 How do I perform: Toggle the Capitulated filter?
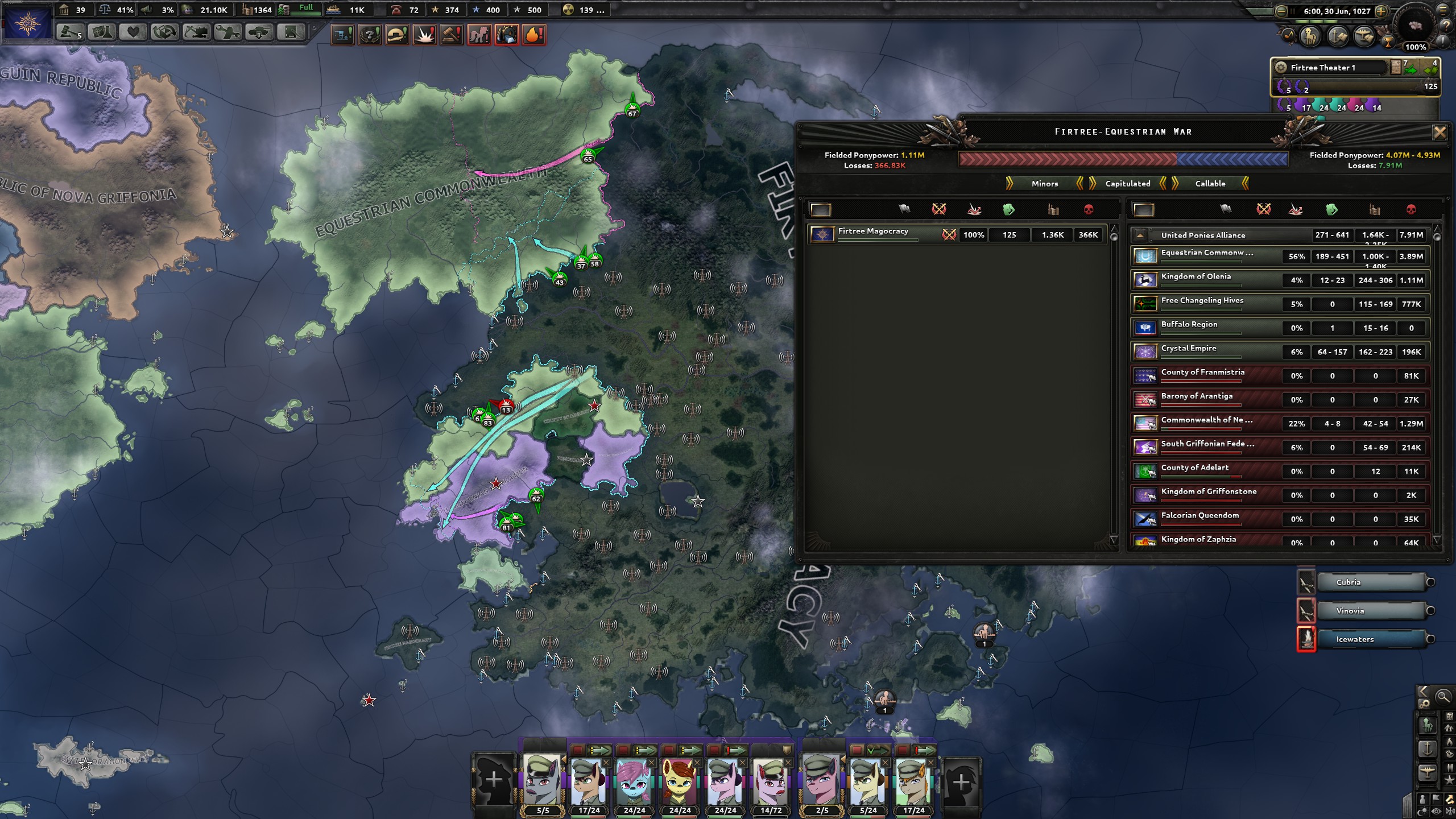click(1127, 184)
